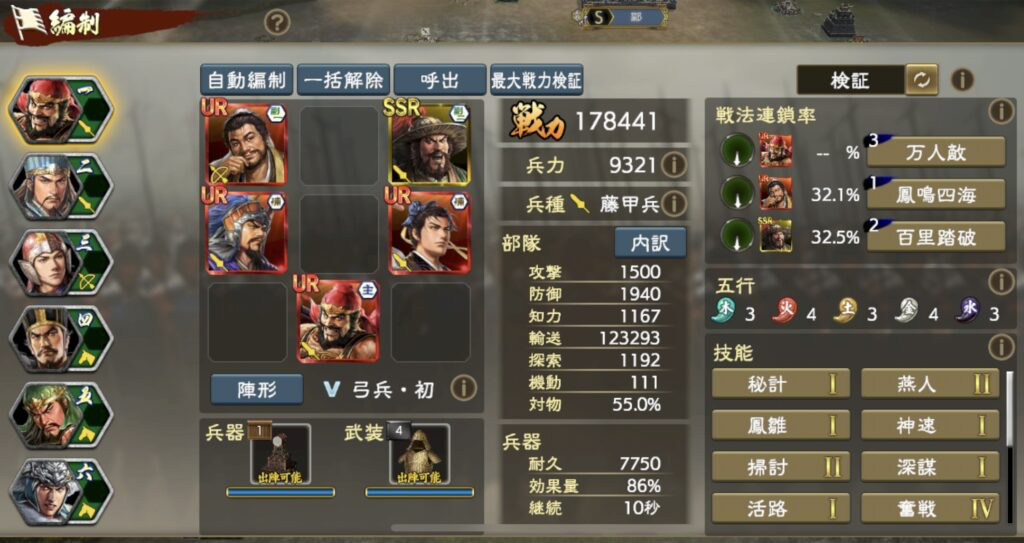The image size is (1024, 543).
Task: Open the 呼出 recall button
Action: [x=439, y=80]
